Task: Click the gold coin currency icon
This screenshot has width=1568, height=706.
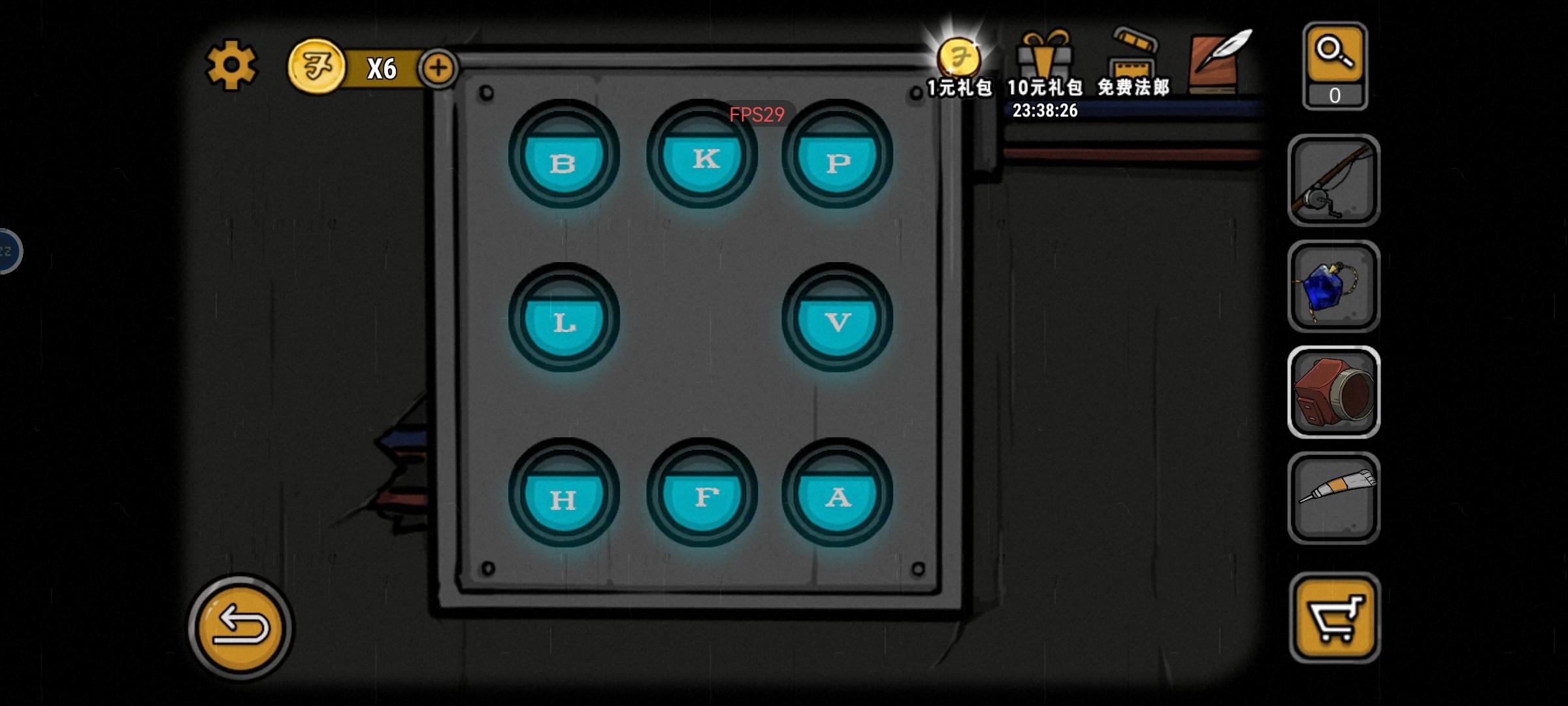Action: point(318,65)
